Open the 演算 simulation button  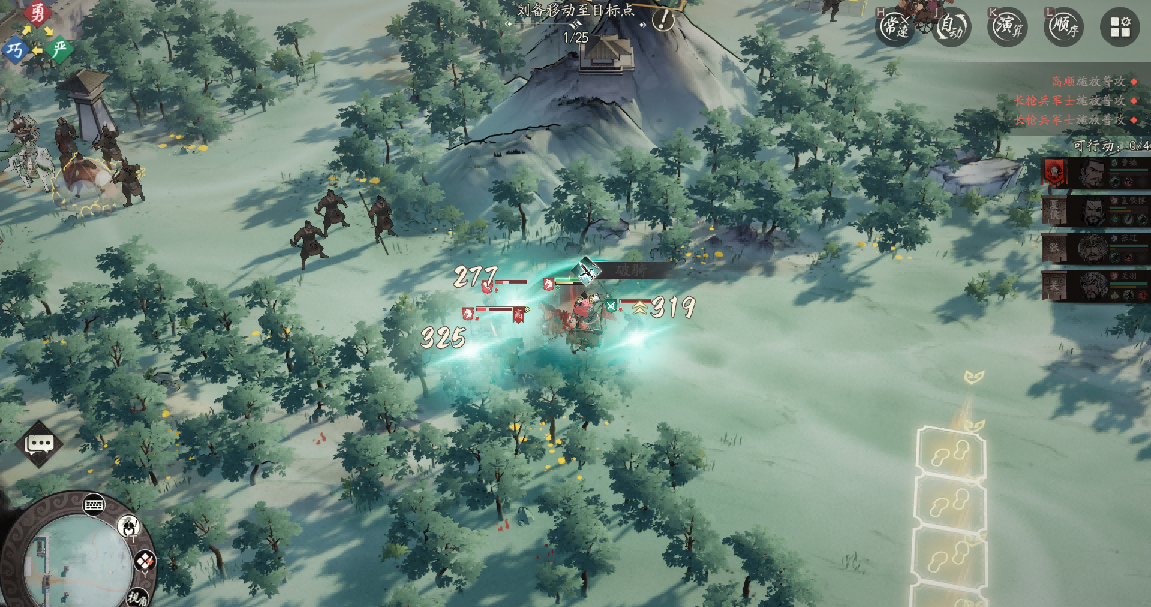(1008, 27)
